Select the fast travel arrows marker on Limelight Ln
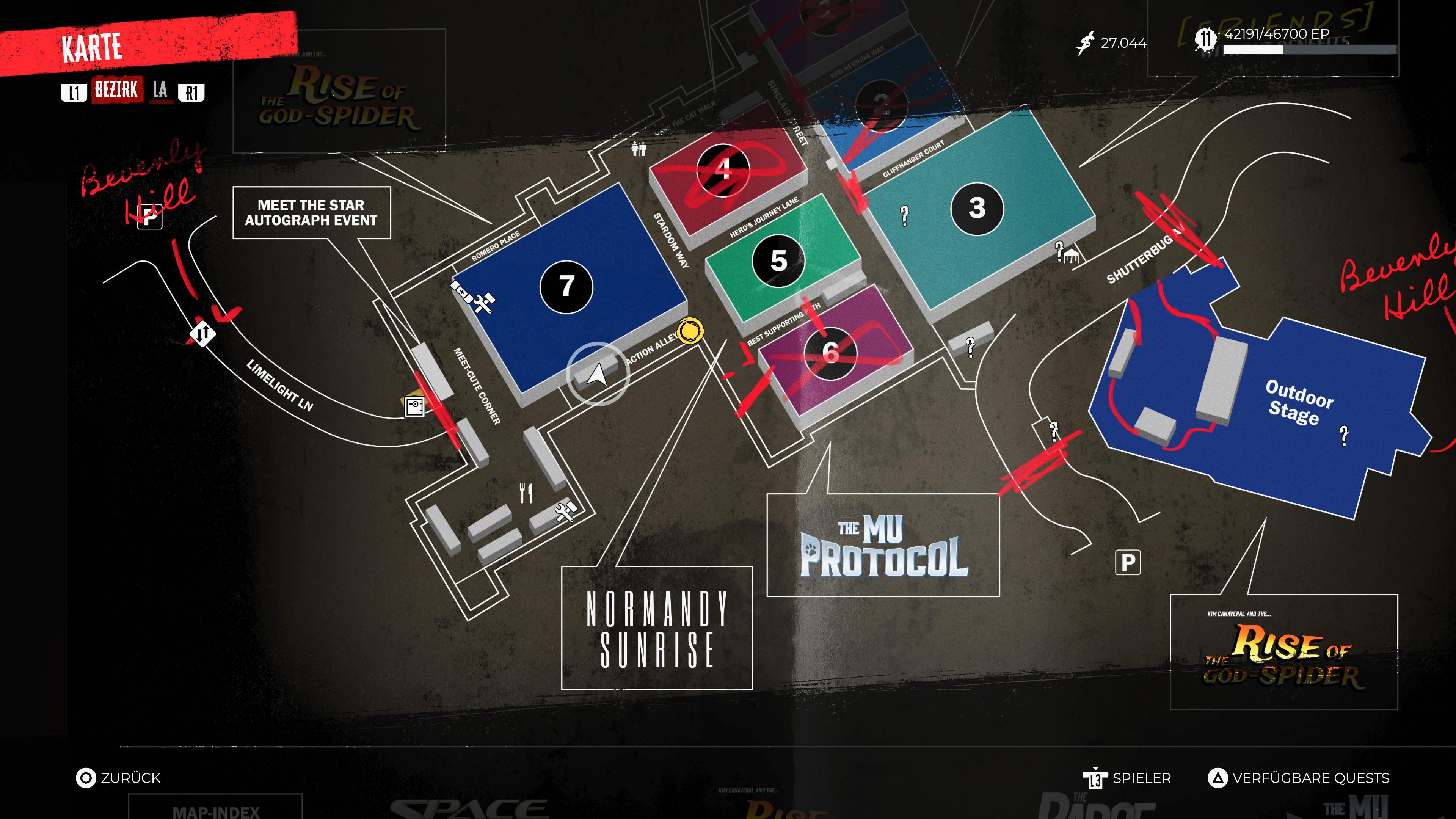 coord(202,333)
